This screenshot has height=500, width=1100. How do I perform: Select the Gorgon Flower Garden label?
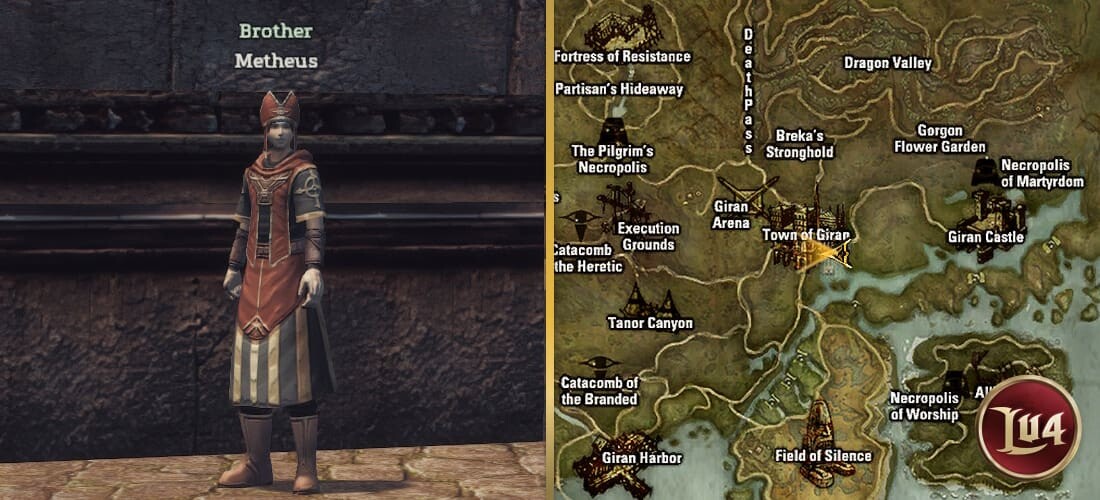point(940,139)
